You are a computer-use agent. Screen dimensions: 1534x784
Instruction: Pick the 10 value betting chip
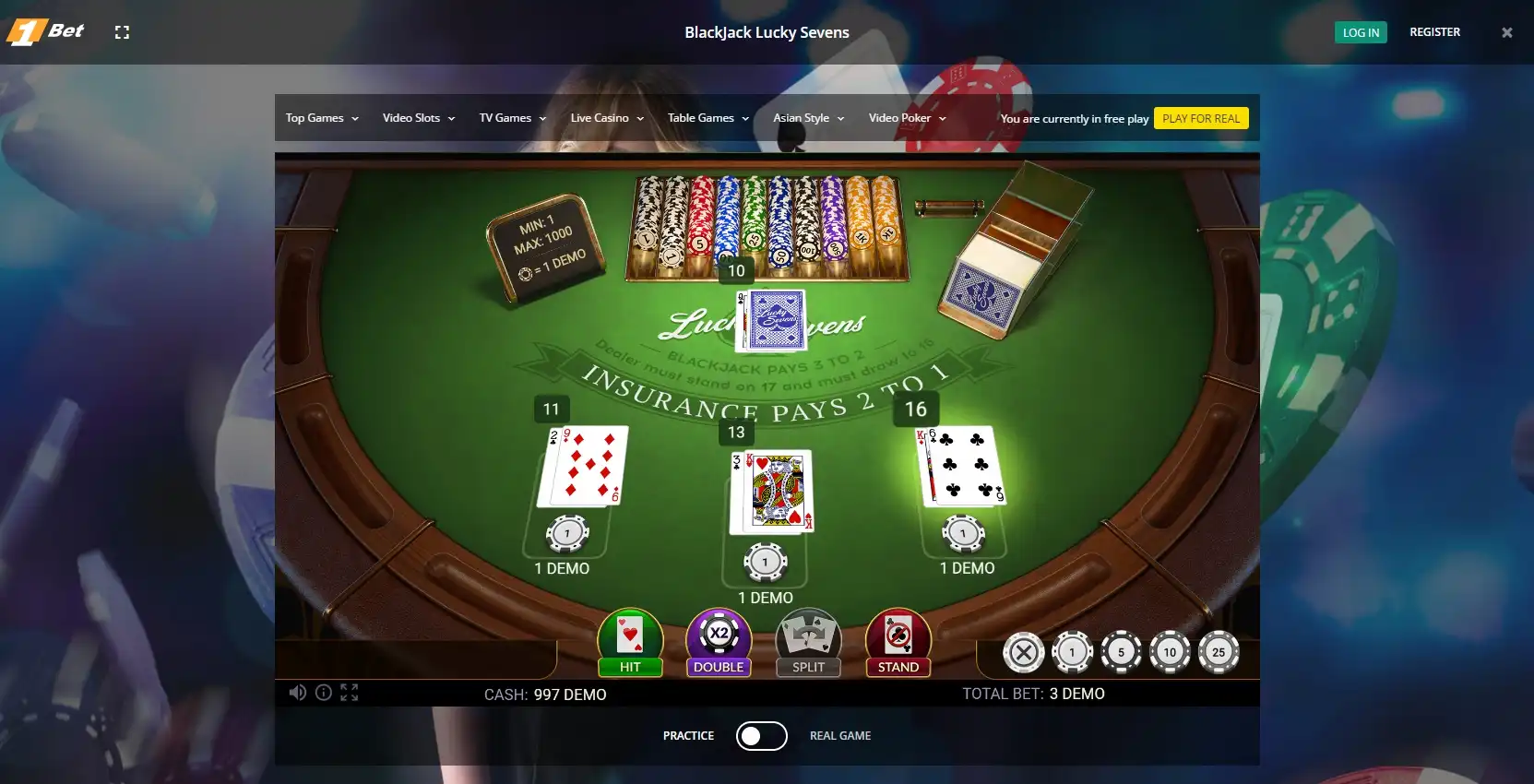pos(1170,652)
